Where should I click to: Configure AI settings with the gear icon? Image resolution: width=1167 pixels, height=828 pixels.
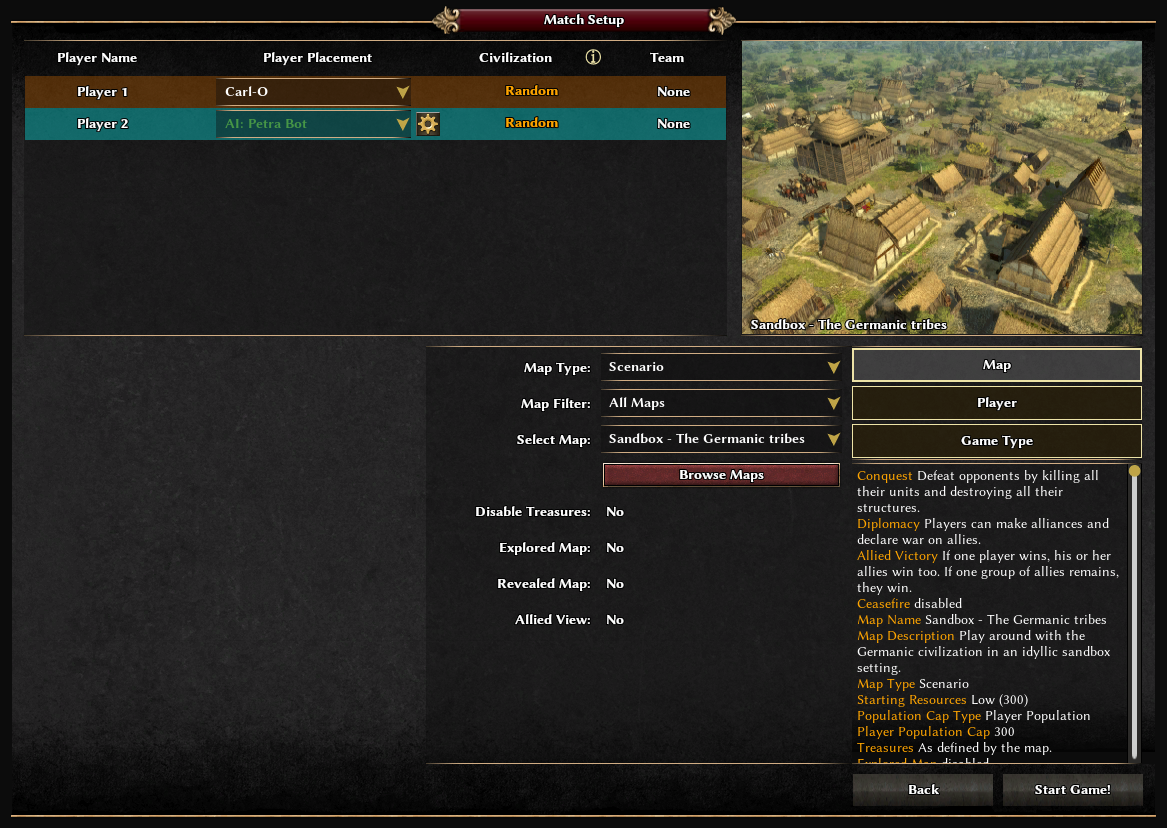tap(428, 124)
